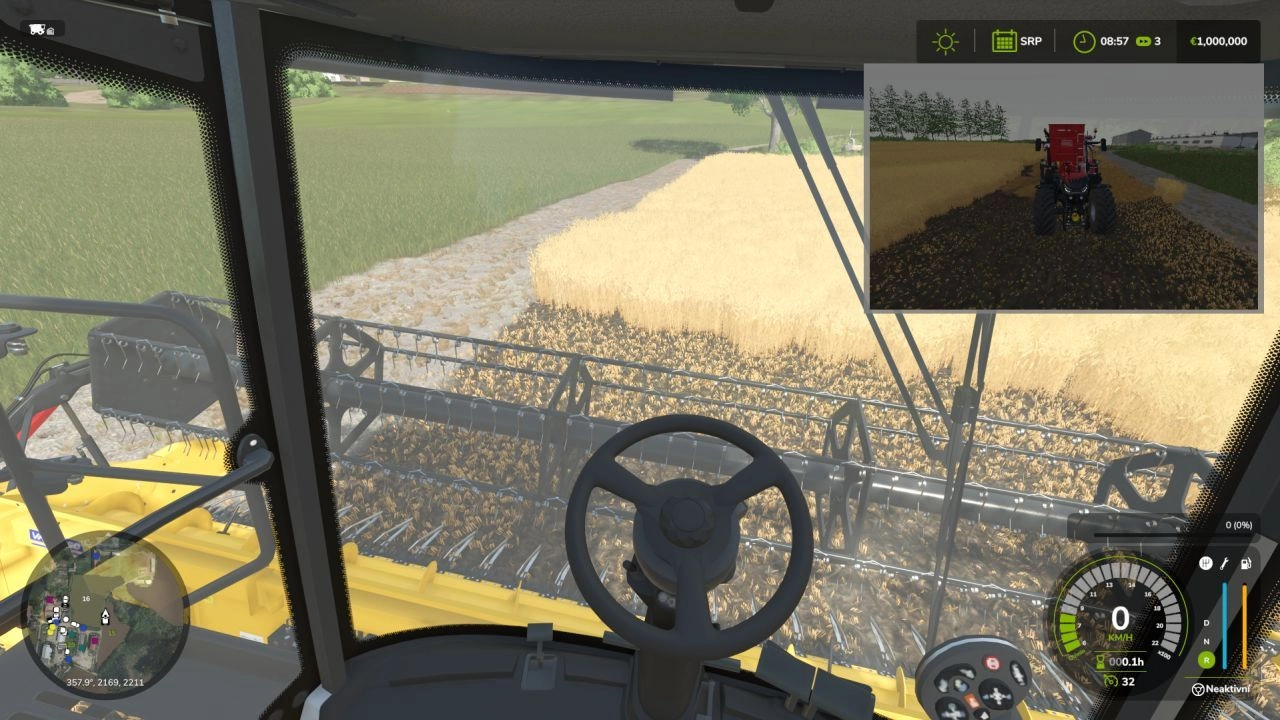The width and height of the screenshot is (1280, 720).
Task: Enable the N neutral gear indicator
Action: pos(1205,642)
